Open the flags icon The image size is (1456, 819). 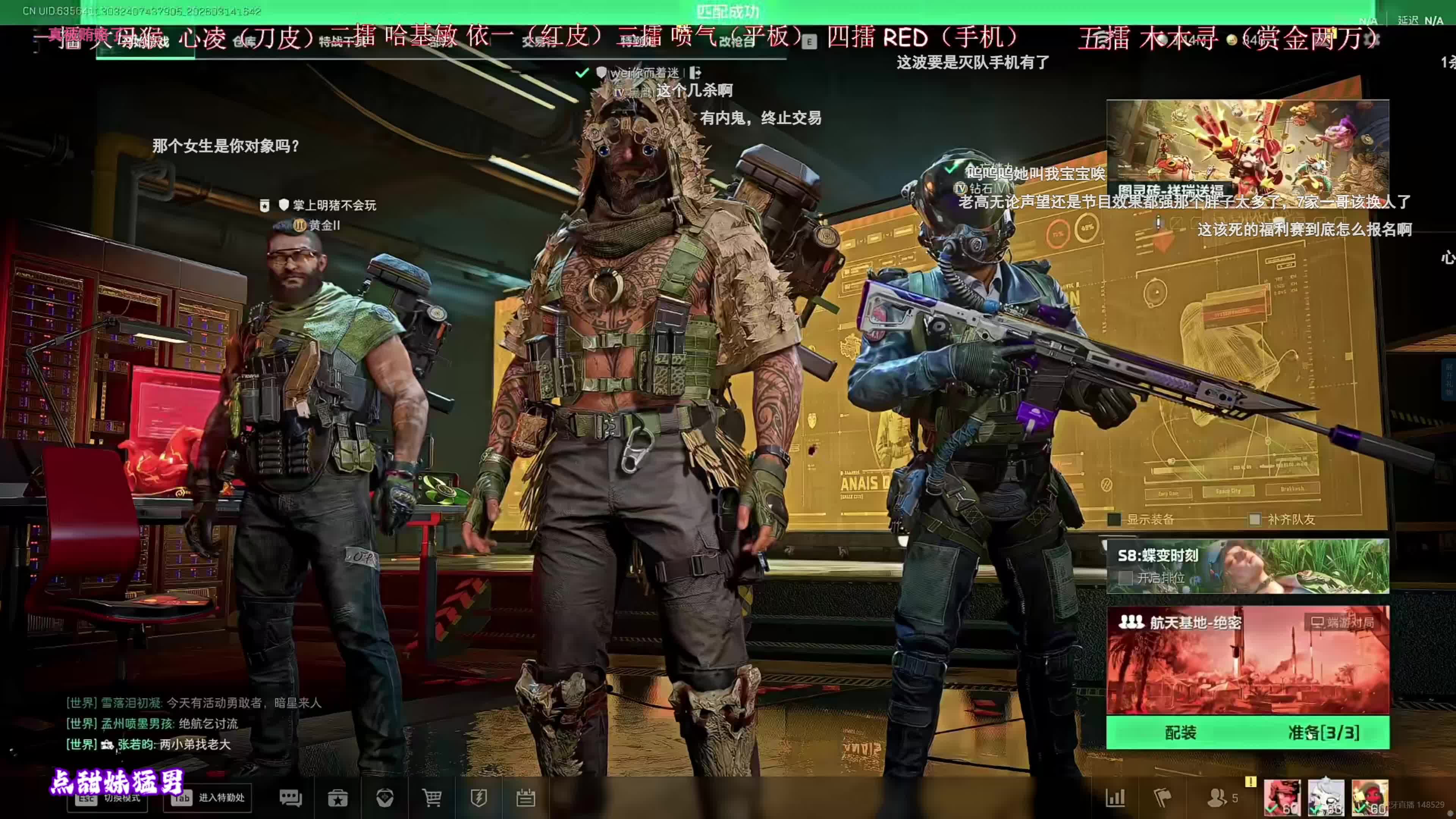tap(1162, 798)
